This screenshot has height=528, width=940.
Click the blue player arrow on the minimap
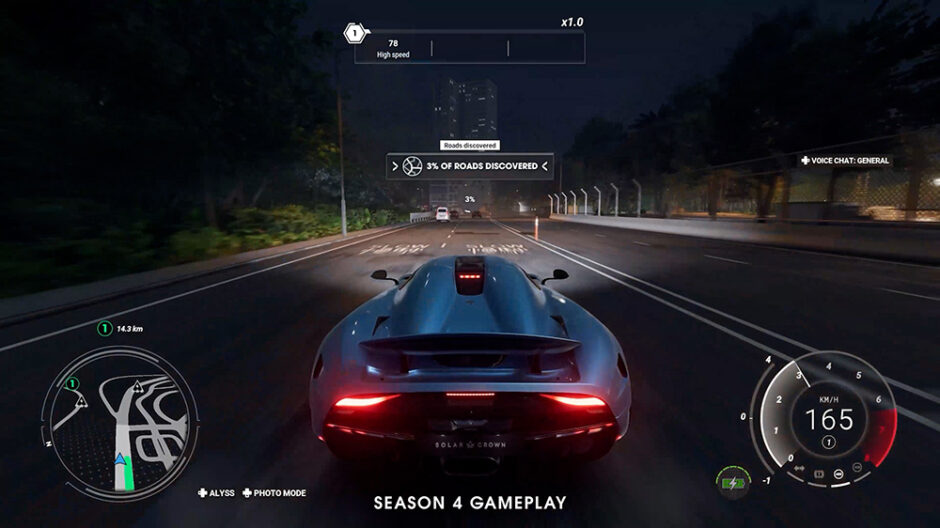pyautogui.click(x=121, y=461)
